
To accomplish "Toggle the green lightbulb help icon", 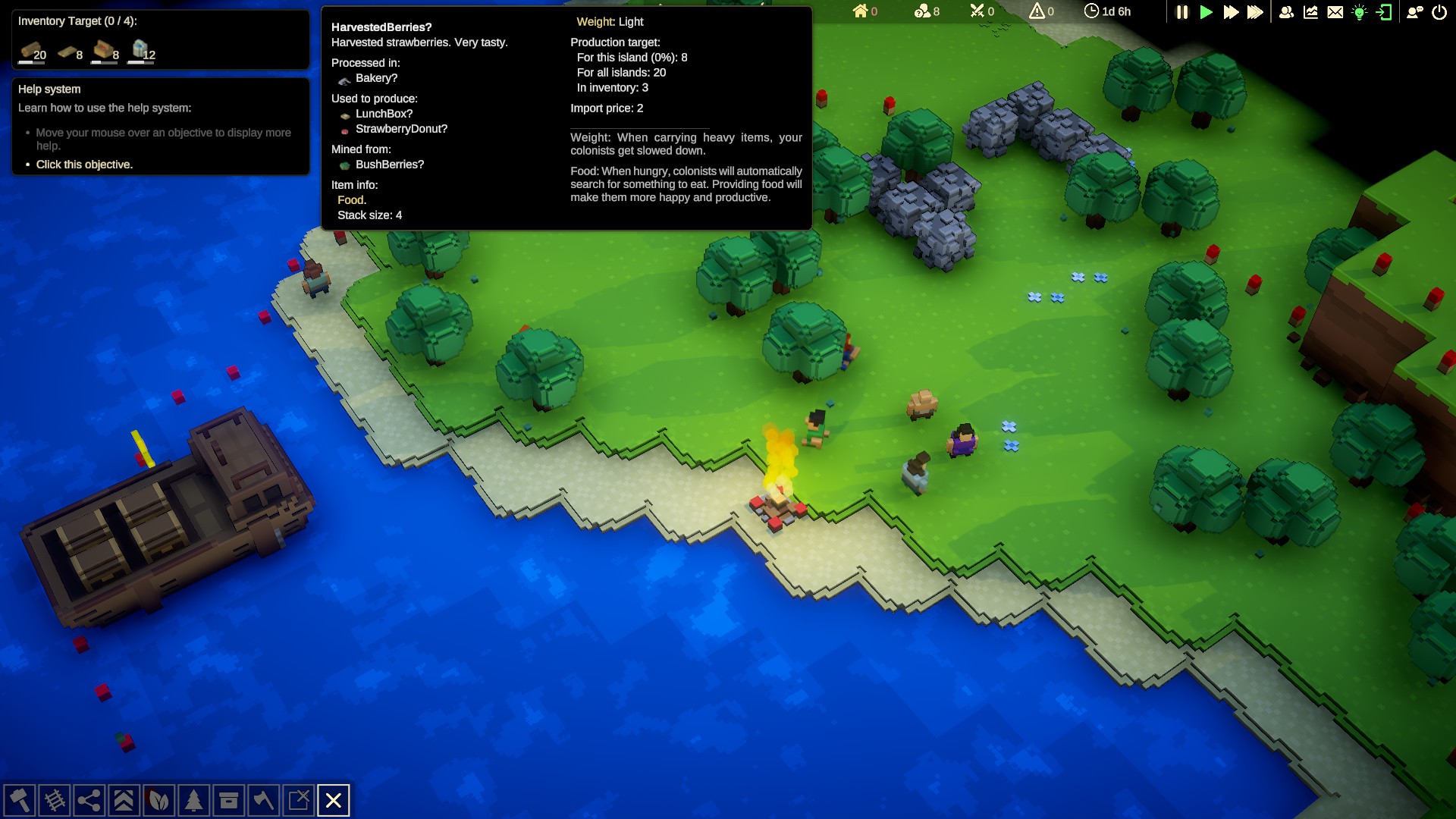I will 1360,12.
